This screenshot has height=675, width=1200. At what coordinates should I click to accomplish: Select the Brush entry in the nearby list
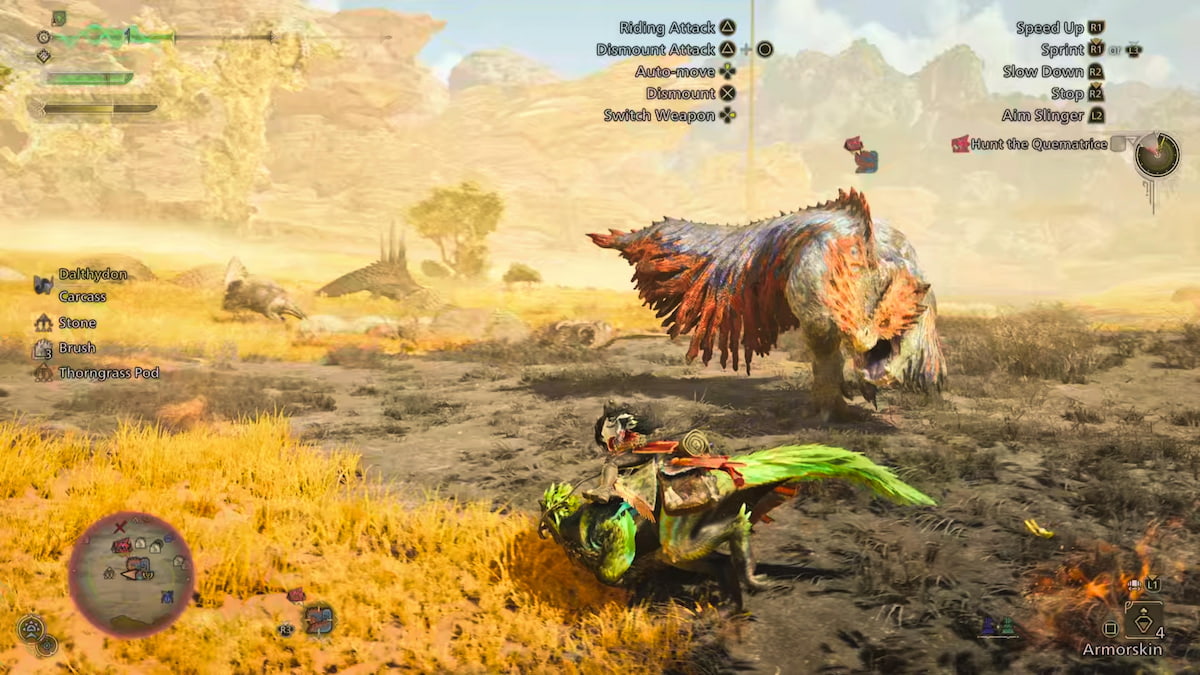coord(77,348)
